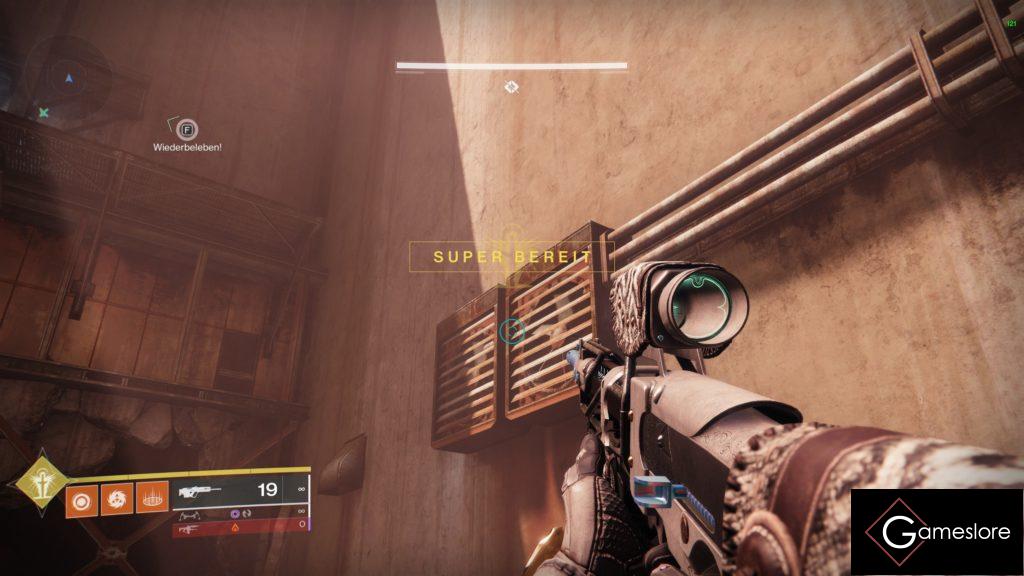Trigger the swirling melee ability icon
The height and width of the screenshot is (576, 1024).
click(x=117, y=496)
